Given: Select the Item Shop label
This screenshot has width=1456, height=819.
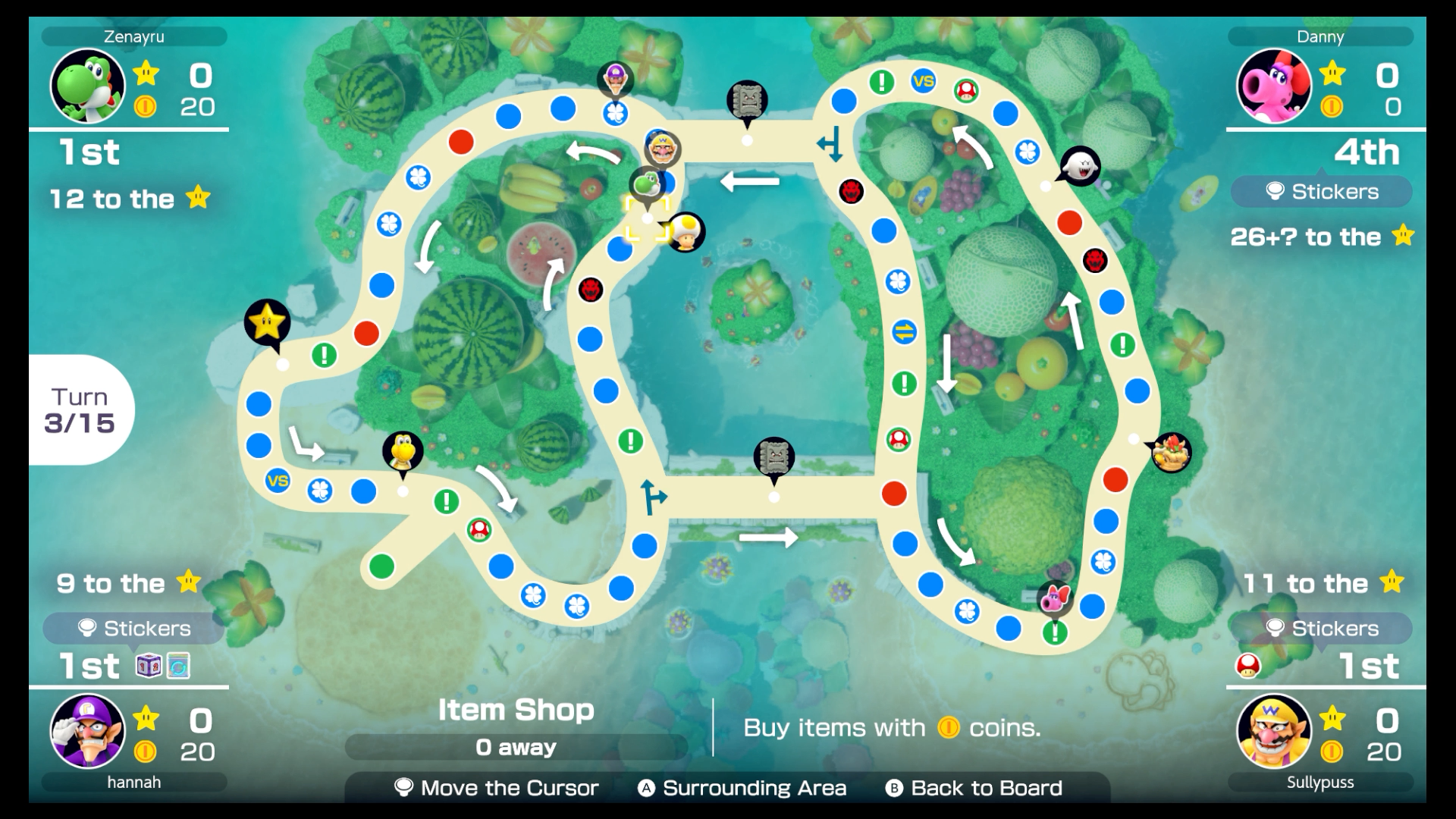Looking at the screenshot, I should (x=516, y=711).
